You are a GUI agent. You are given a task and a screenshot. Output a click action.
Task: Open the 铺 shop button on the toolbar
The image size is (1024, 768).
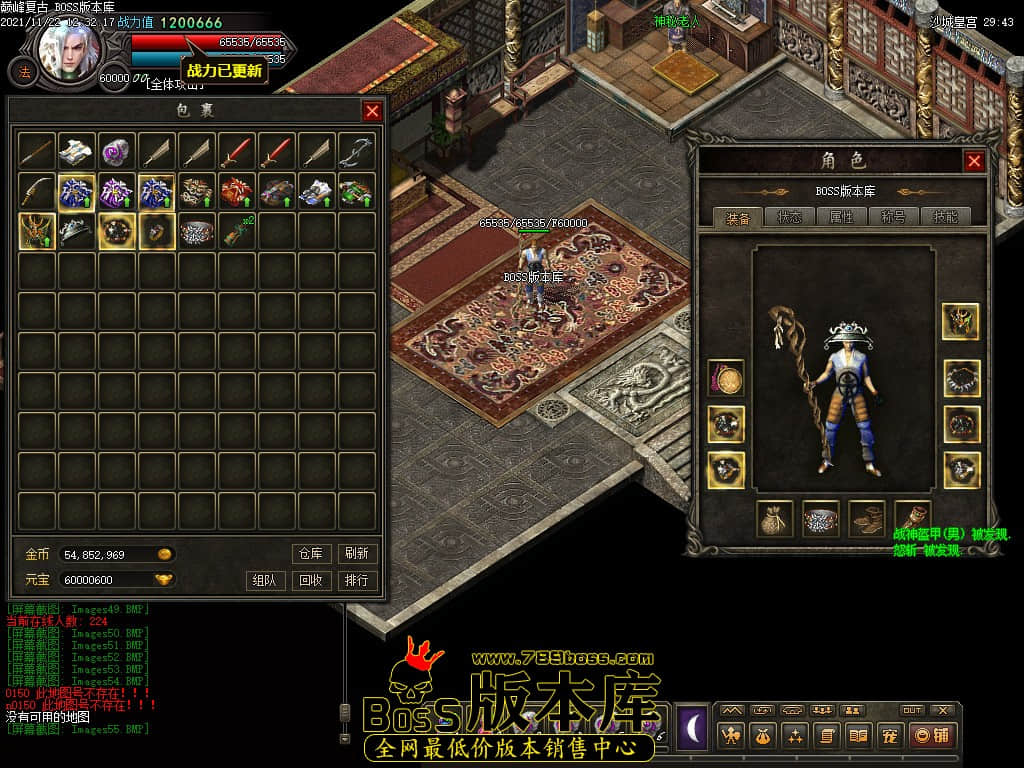coord(932,736)
